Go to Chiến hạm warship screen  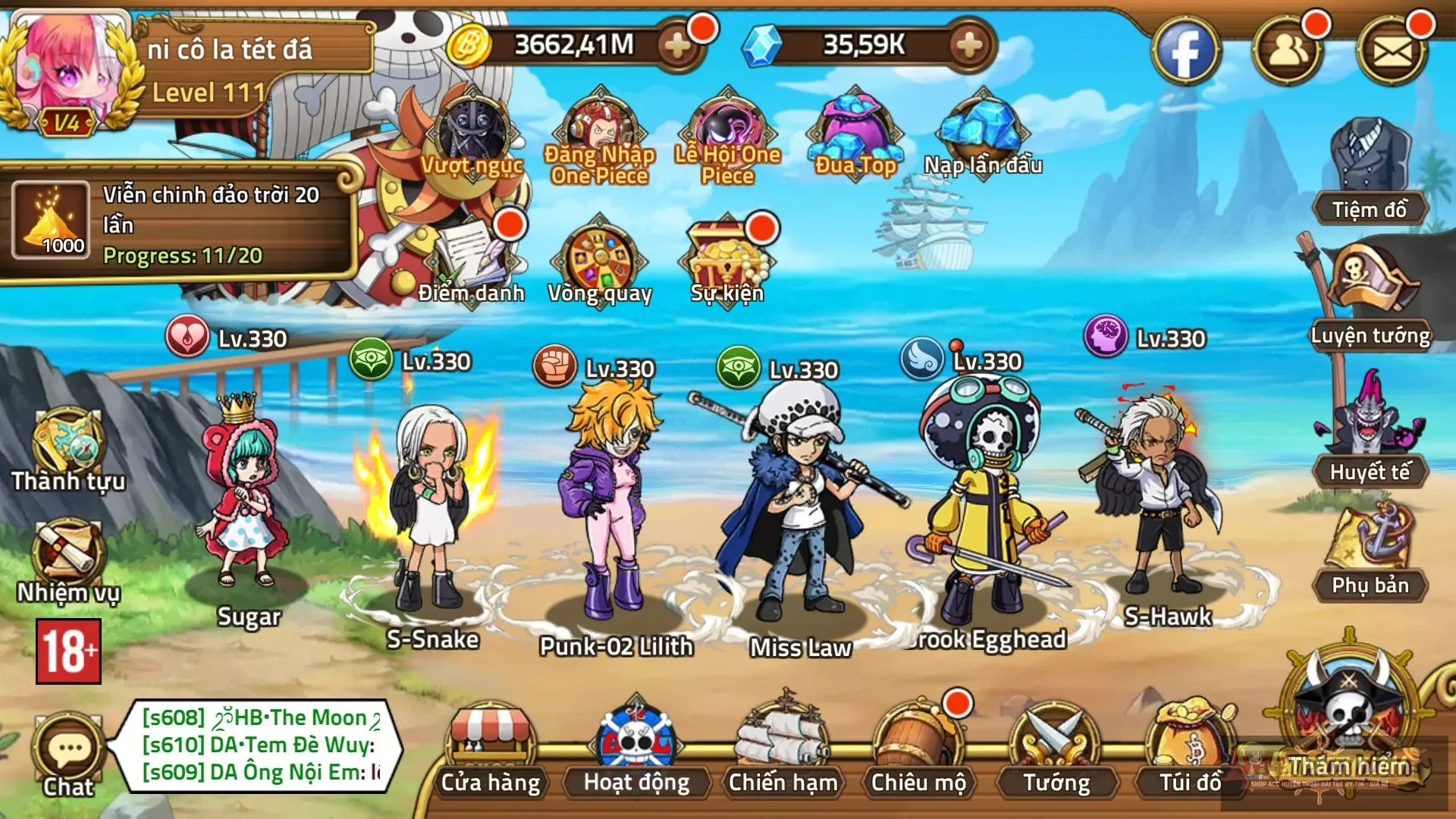(783, 747)
